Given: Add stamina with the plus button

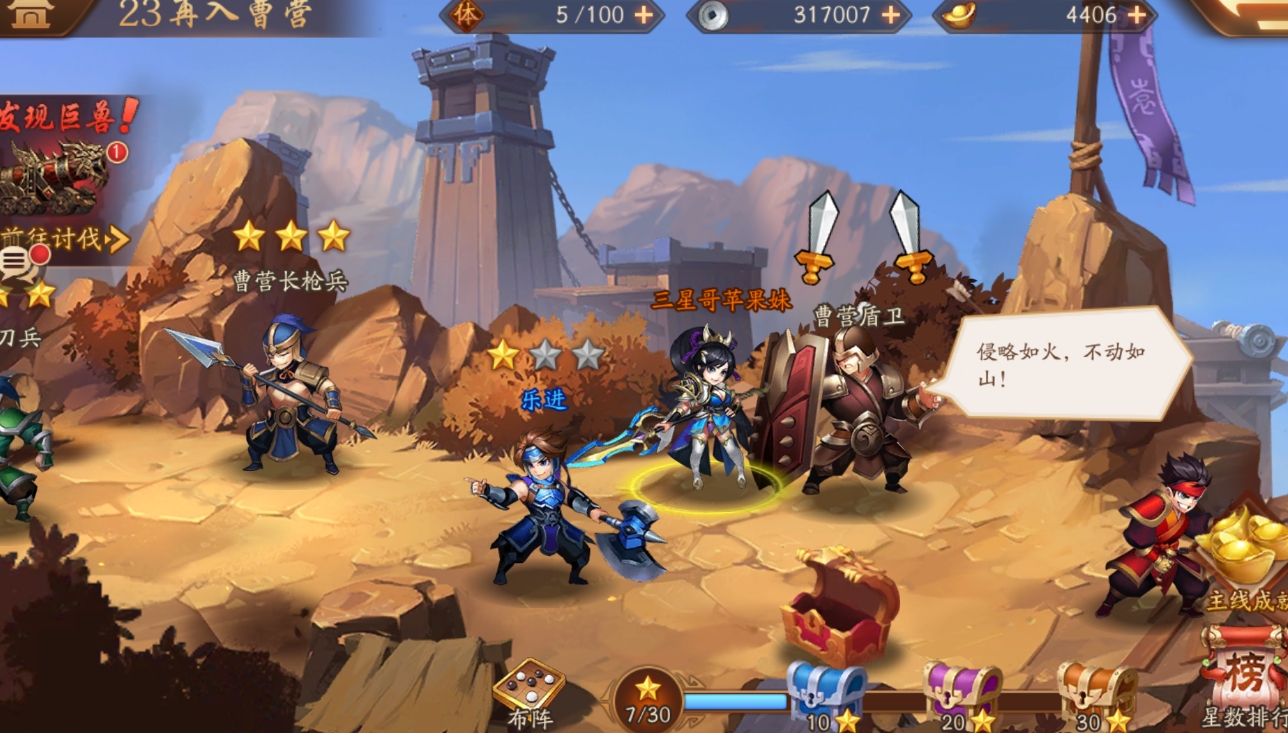Looking at the screenshot, I should pos(643,15).
